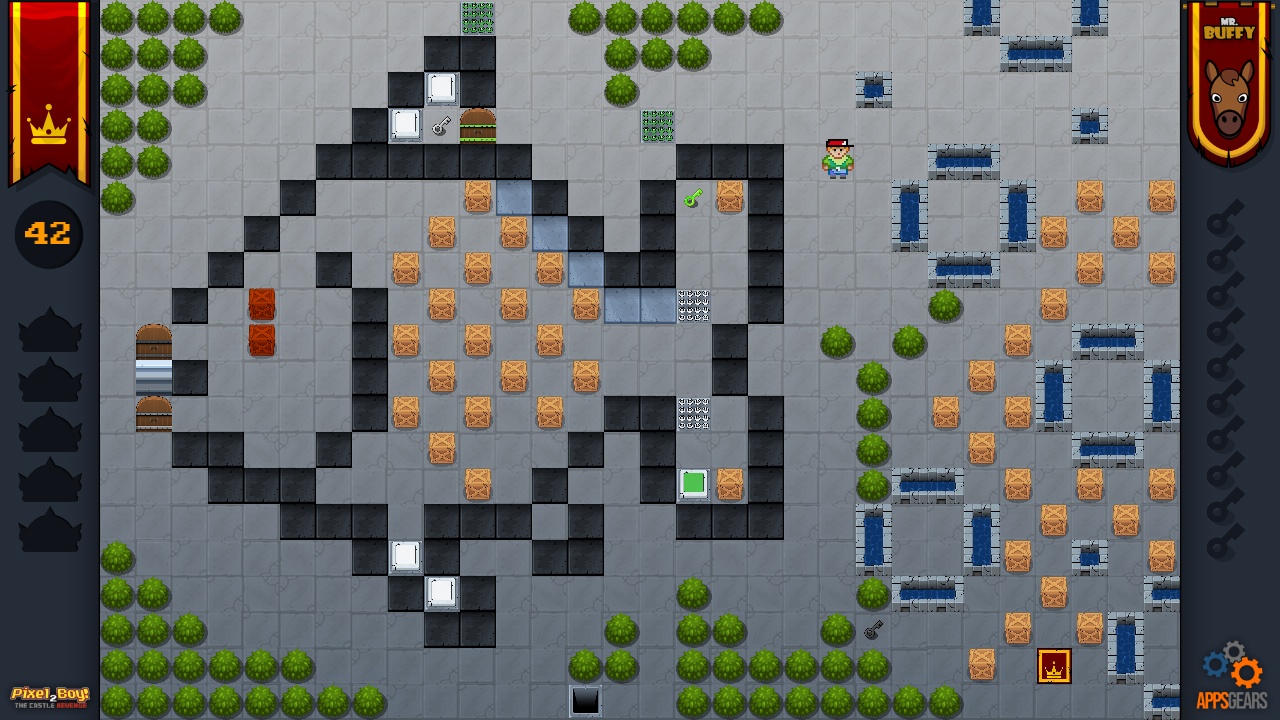
Task: Click the black key near the bottom-right bushes
Action: pos(872,630)
